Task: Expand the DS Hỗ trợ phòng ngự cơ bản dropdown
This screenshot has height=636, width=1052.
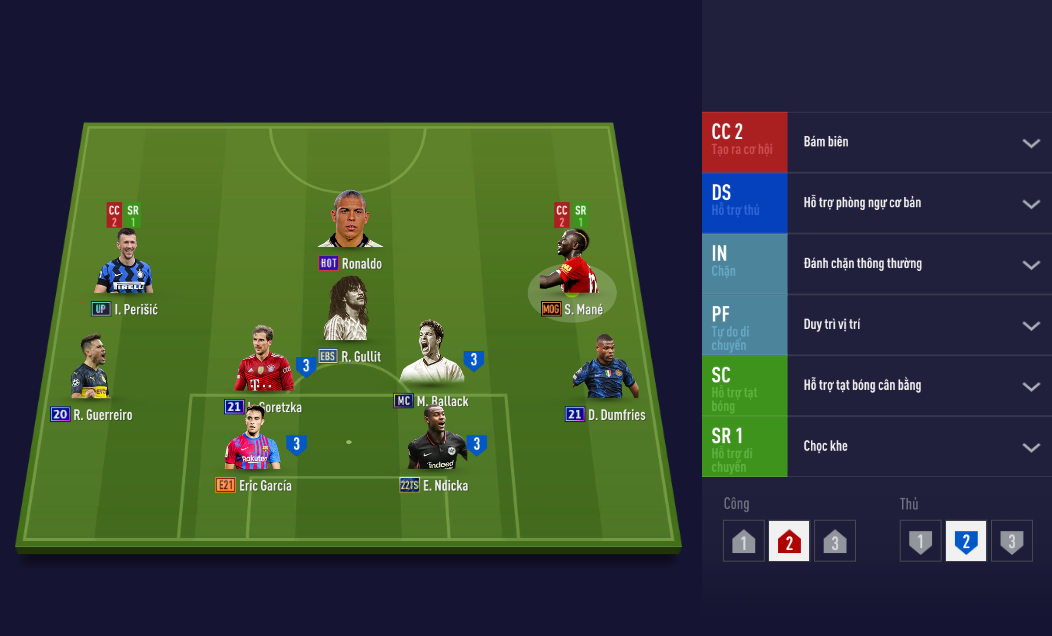Action: pyautogui.click(x=1031, y=204)
